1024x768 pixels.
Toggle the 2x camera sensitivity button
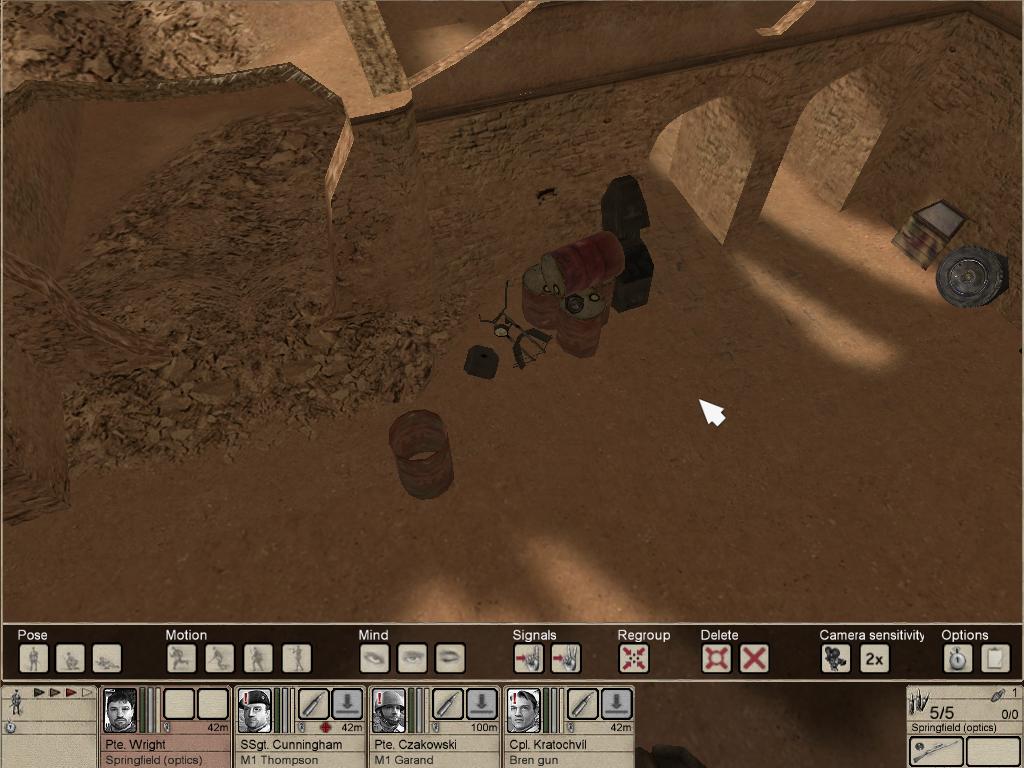[x=874, y=658]
